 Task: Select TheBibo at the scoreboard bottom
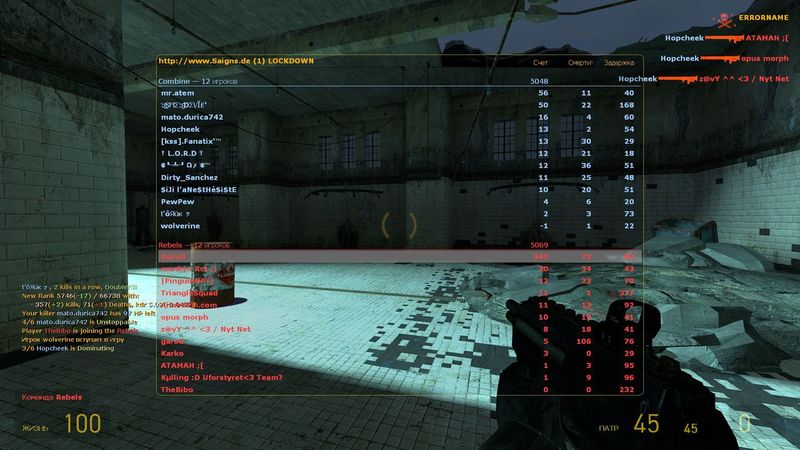[176, 389]
